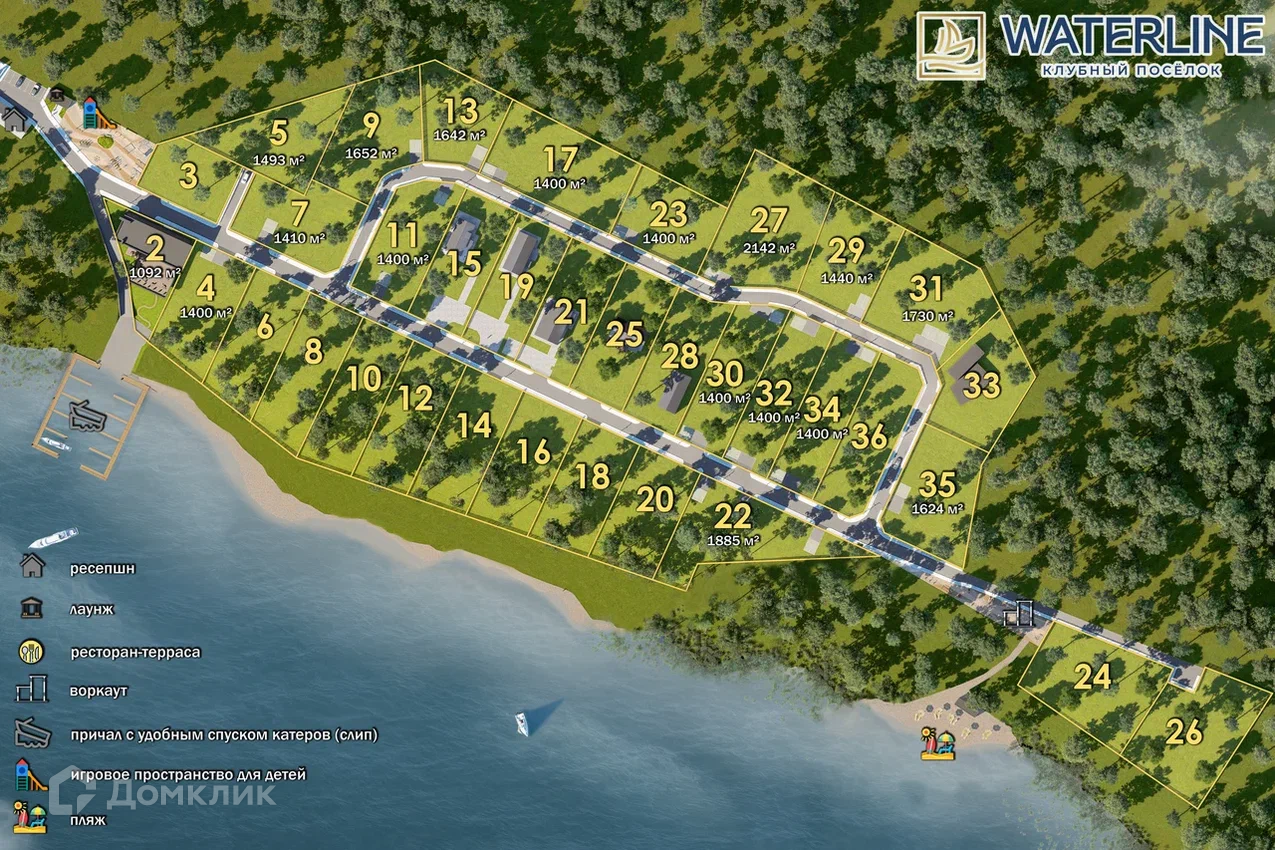Click the Домклик watermark logo
The image size is (1275, 850).
point(166,794)
